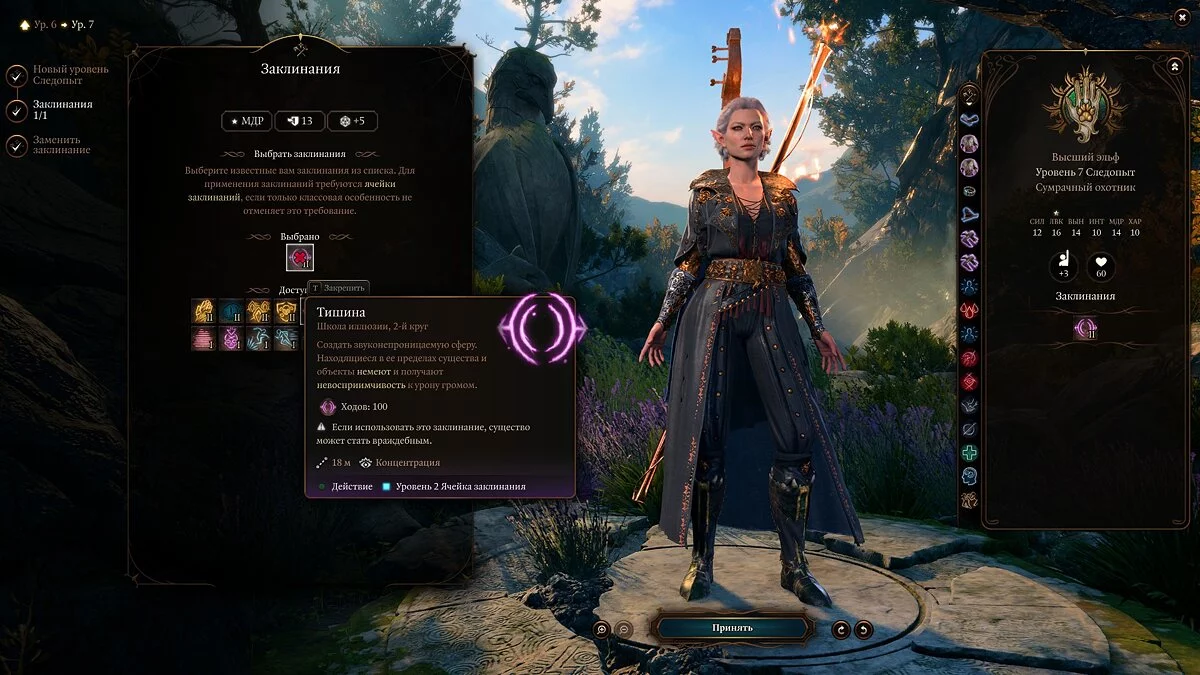The height and width of the screenshot is (675, 1200).
Task: Pick the red striped first-level spell icon
Action: point(204,339)
